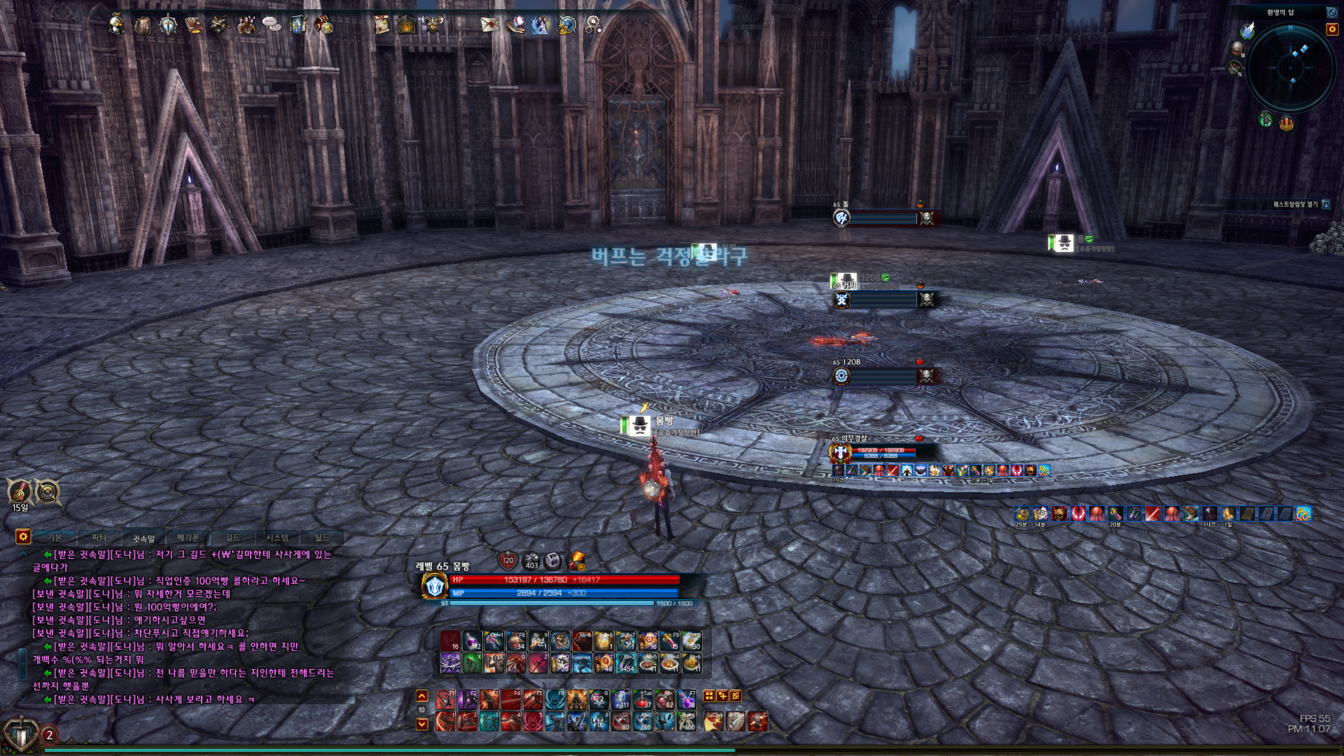Click the hotbar page up arrow
The width and height of the screenshot is (1344, 756).
(422, 696)
